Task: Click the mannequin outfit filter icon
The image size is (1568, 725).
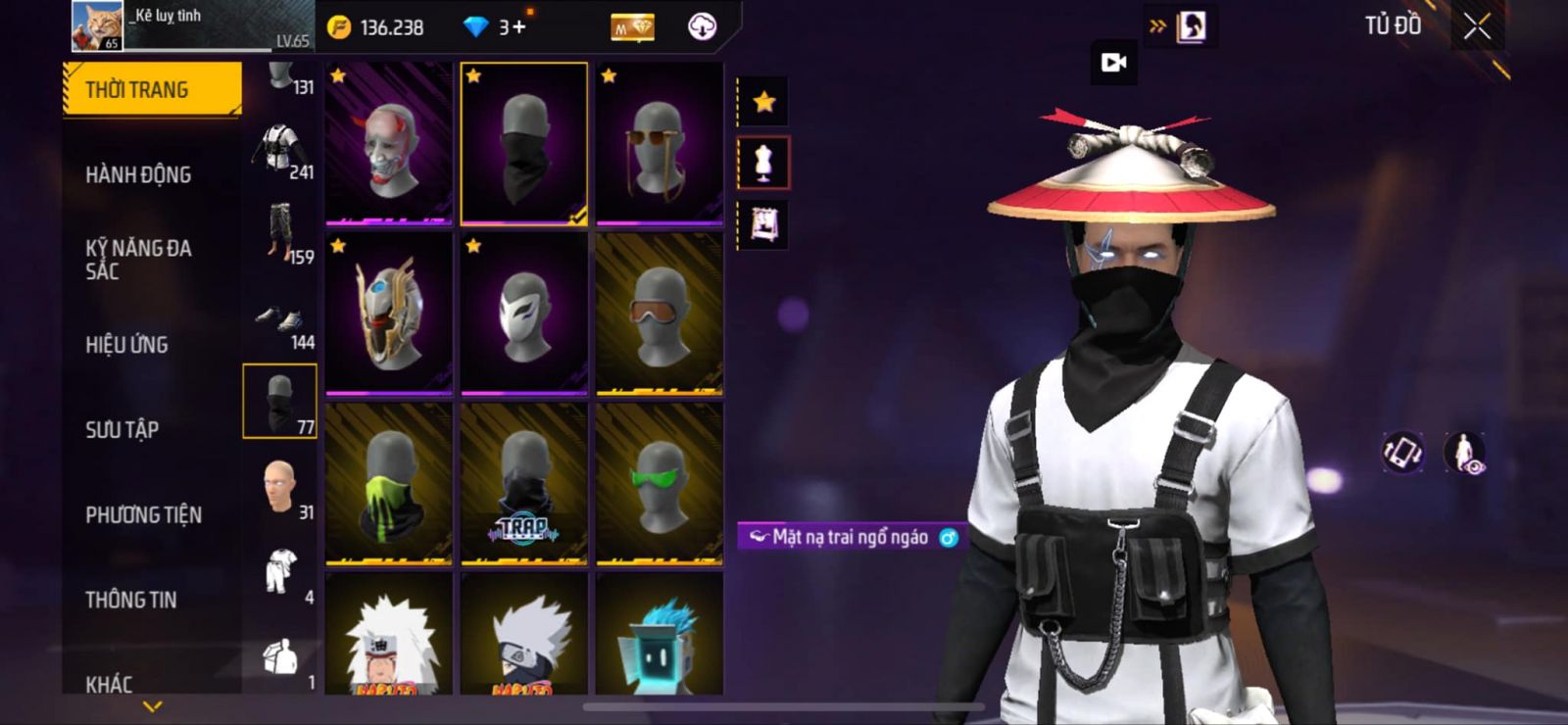Action: pos(763,163)
